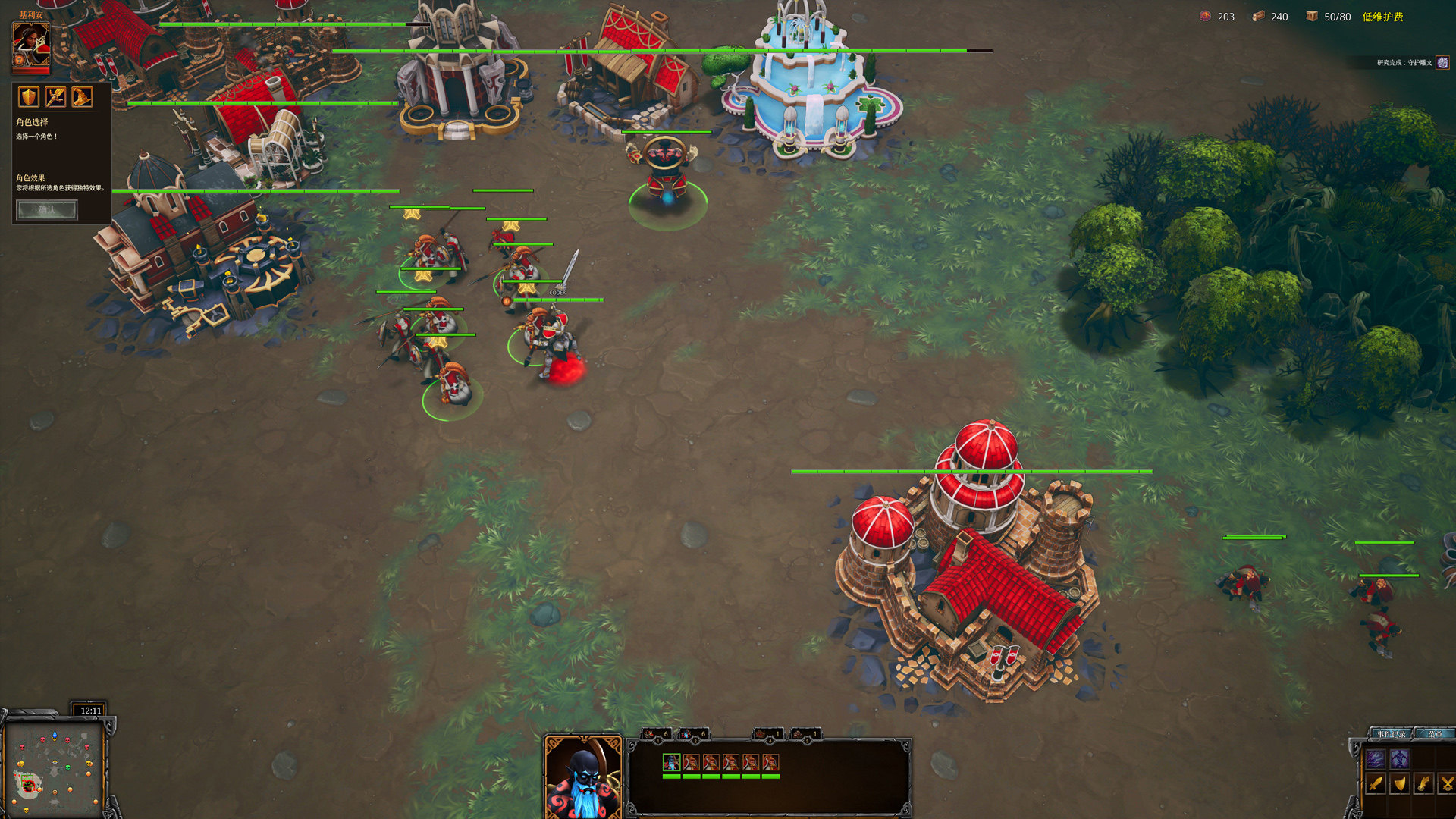The image size is (1456, 819).
Task: Switch to control group 1
Action: [657, 733]
